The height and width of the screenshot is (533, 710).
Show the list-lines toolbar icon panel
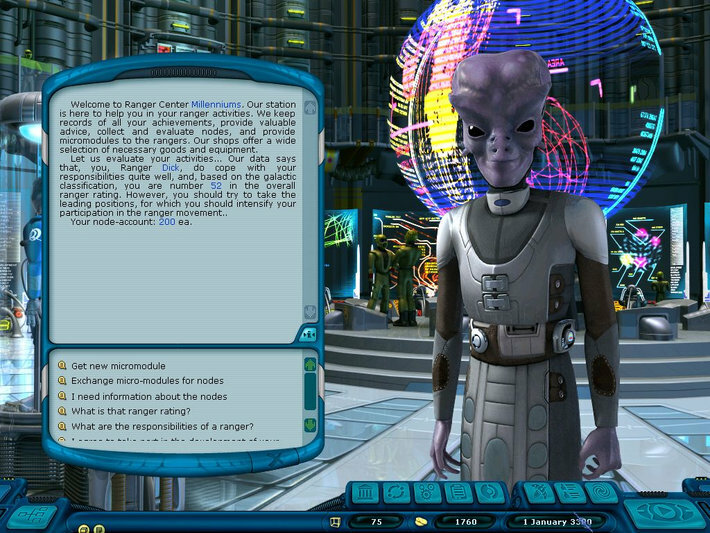point(570,493)
